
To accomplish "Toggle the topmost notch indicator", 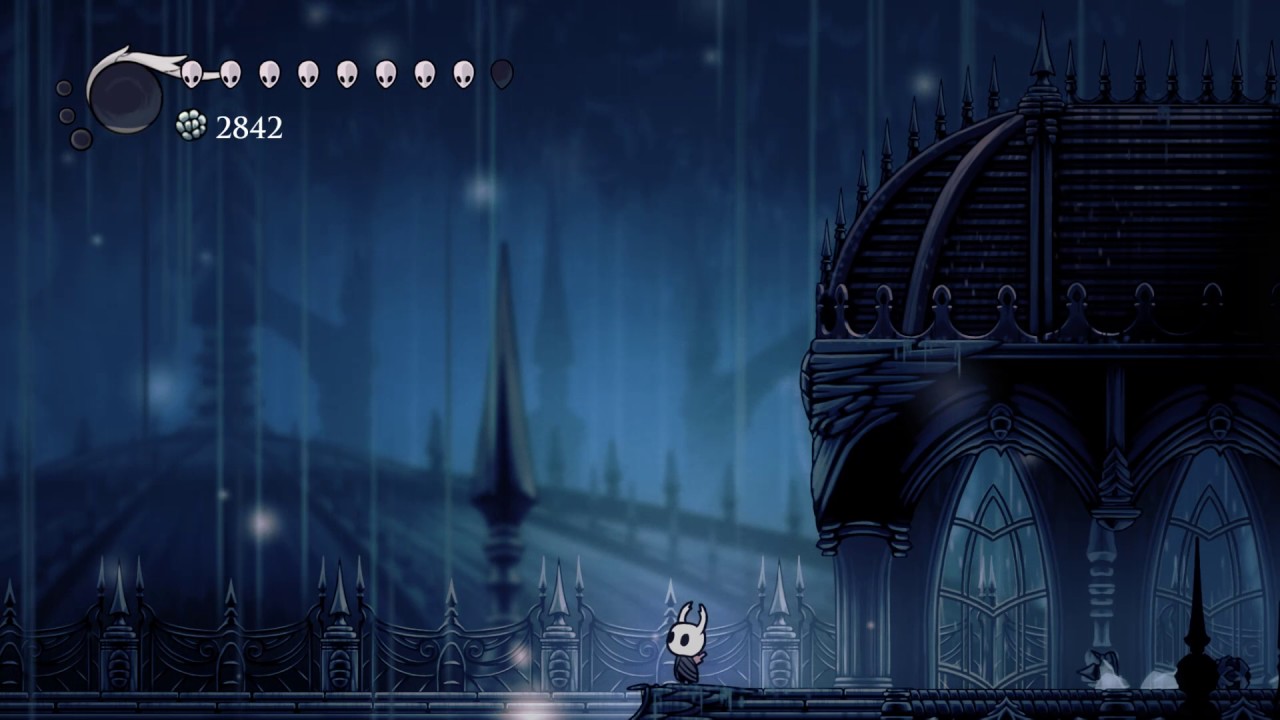I will 64,88.
